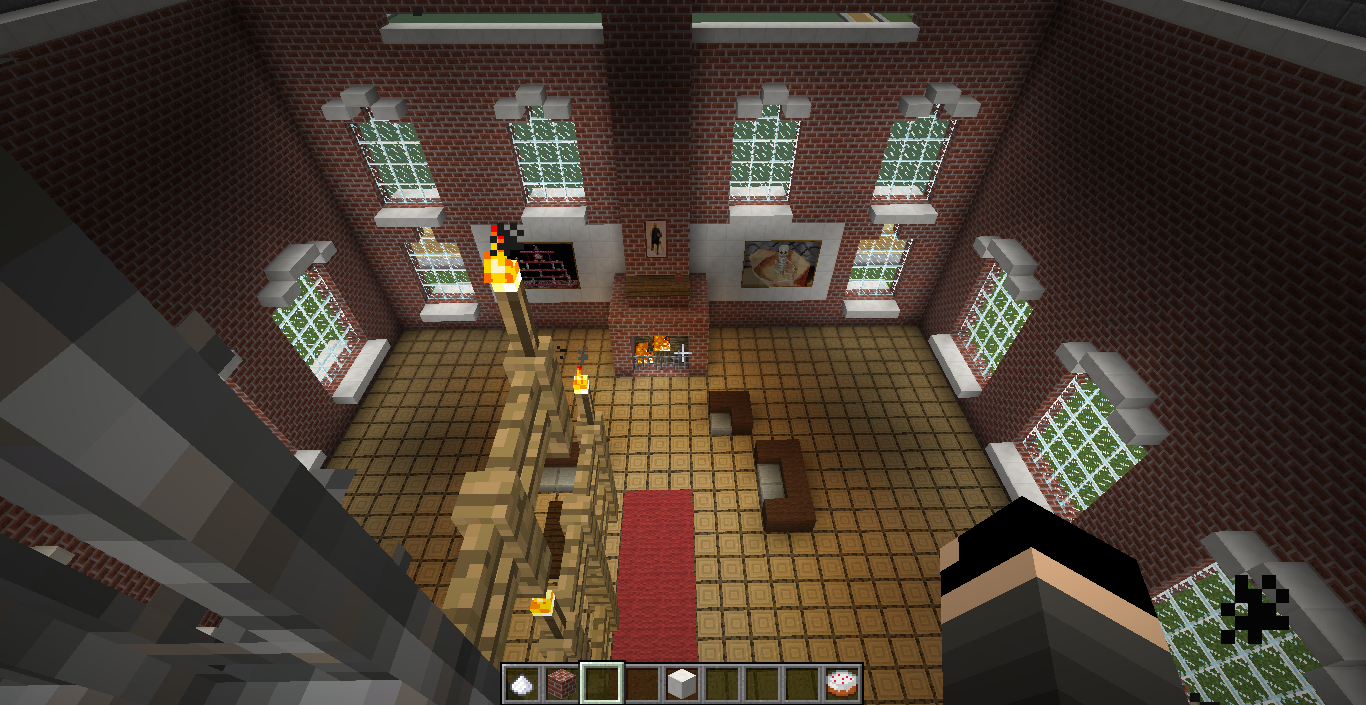Choose the white block hotbar slot
Viewport: 1366px width, 705px height.
point(681,684)
